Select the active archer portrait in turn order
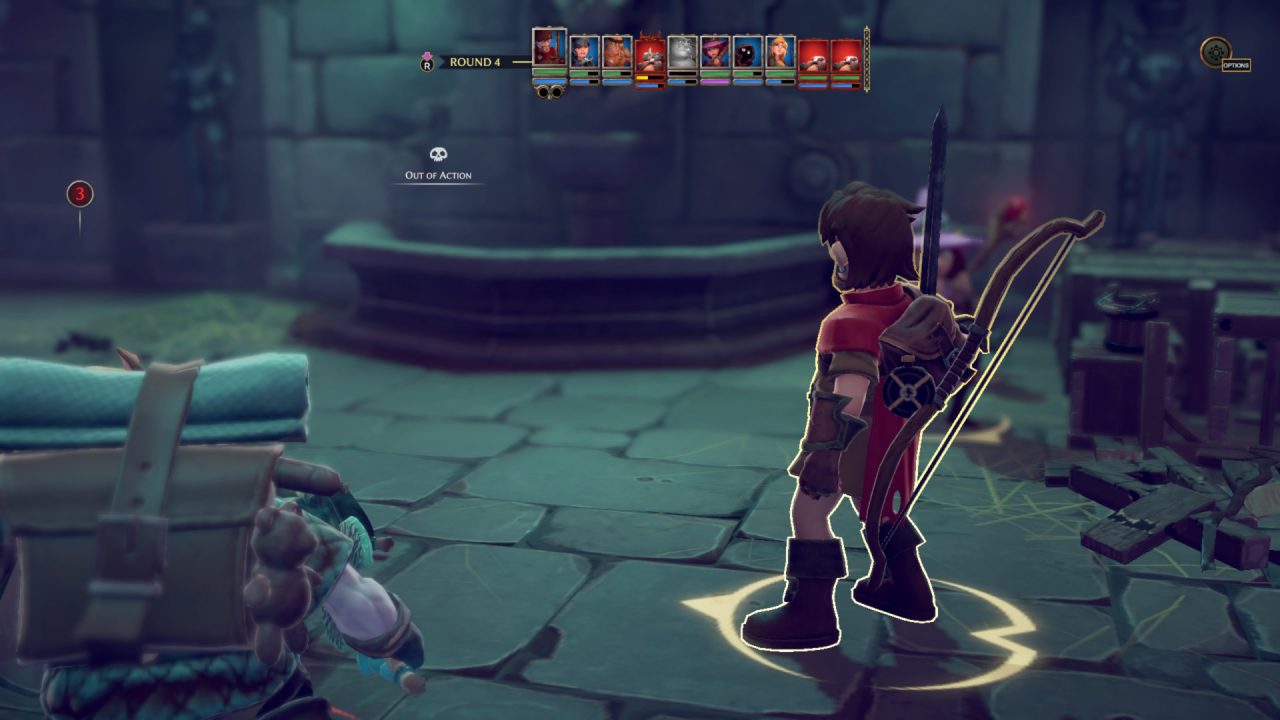The width and height of the screenshot is (1280, 720). tap(549, 47)
